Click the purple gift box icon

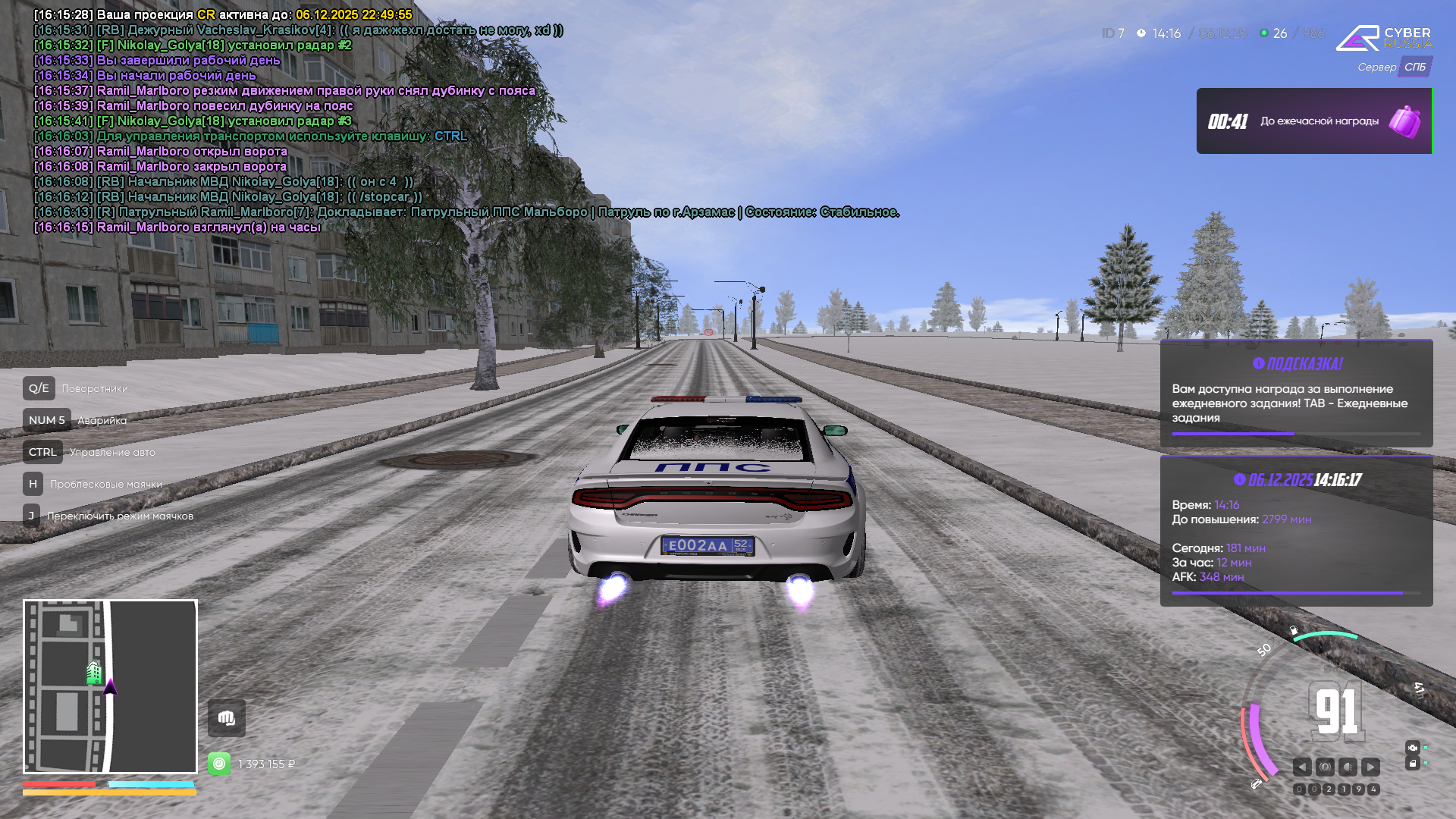[1404, 121]
